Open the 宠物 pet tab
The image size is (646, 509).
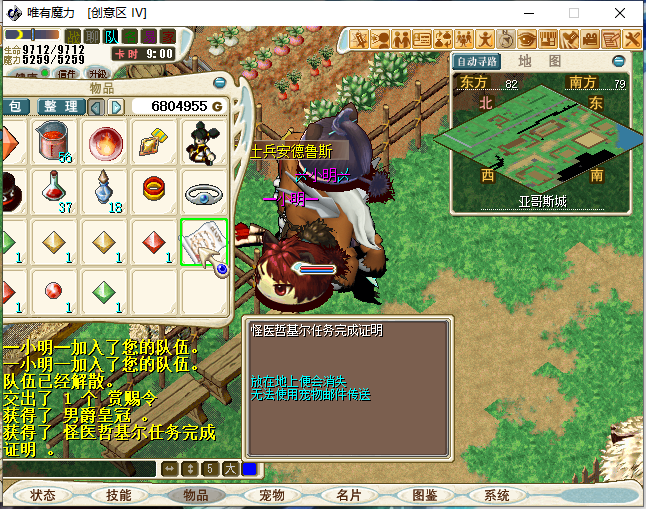[x=272, y=495]
